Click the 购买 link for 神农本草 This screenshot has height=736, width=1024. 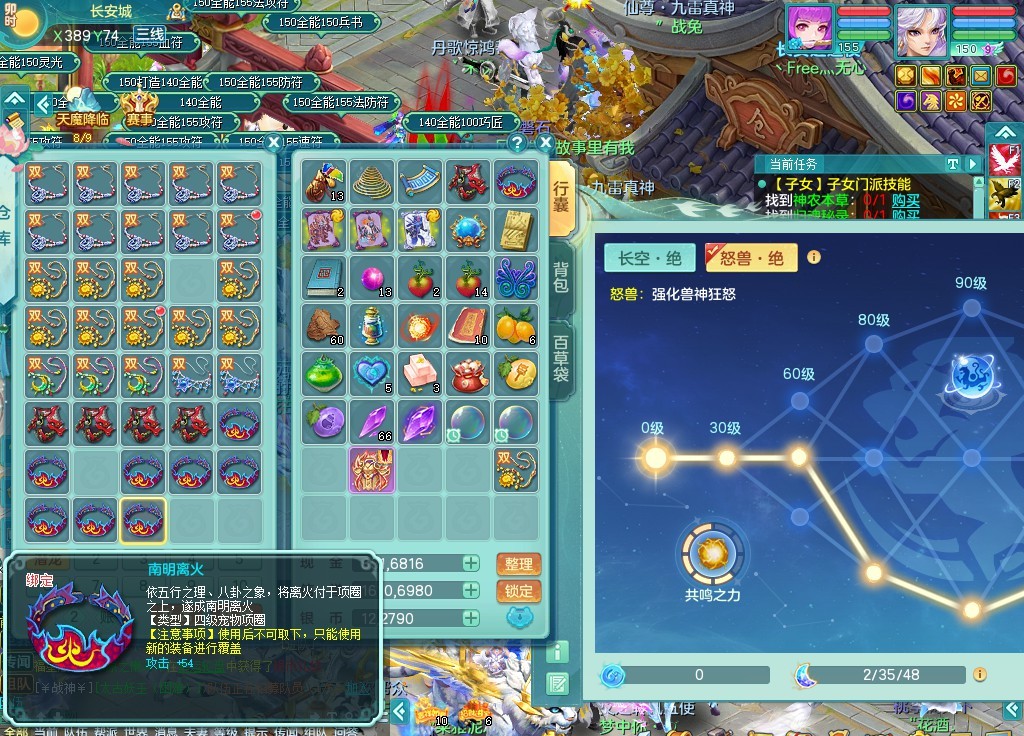coord(906,200)
